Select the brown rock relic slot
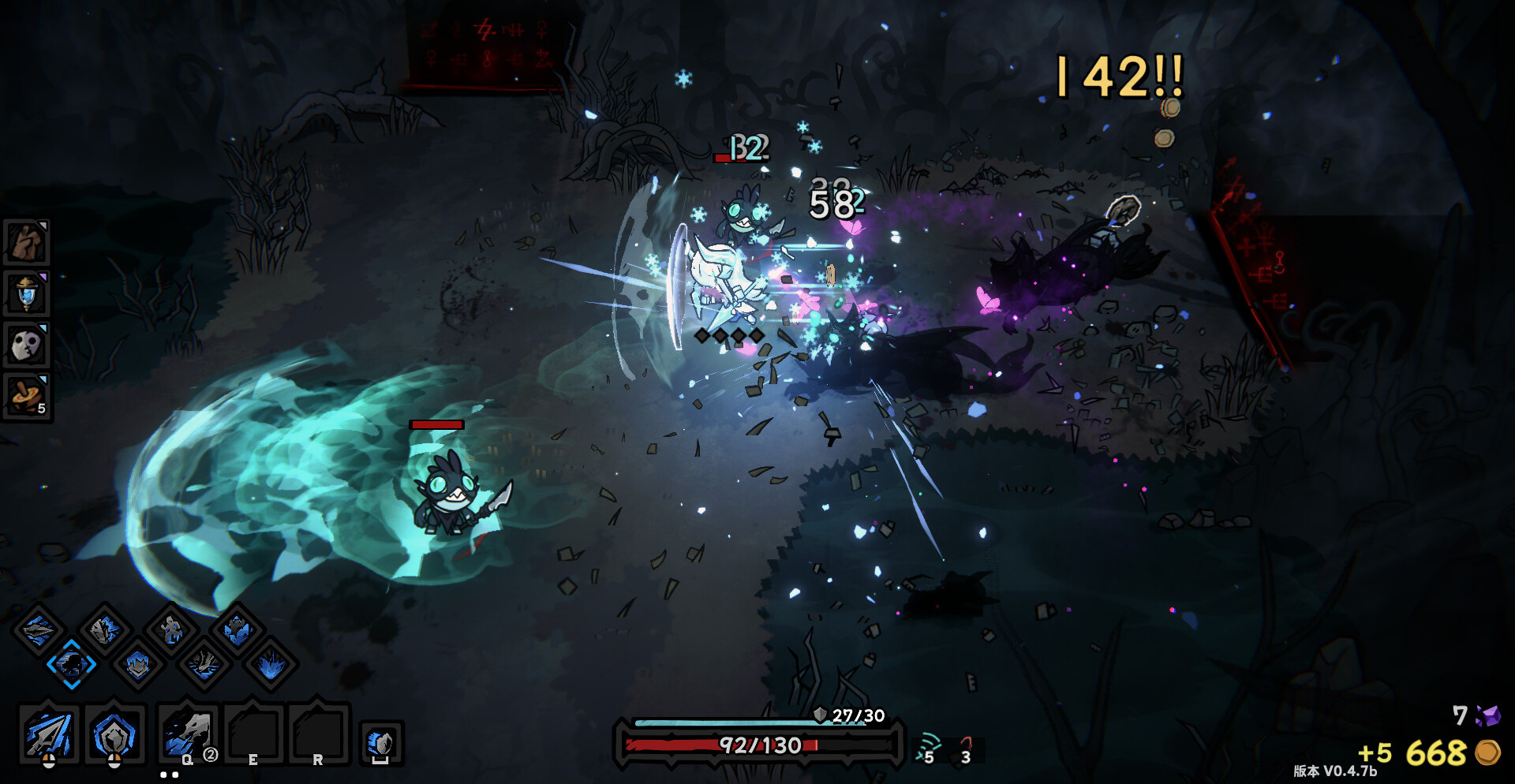The height and width of the screenshot is (784, 1515). (27, 242)
